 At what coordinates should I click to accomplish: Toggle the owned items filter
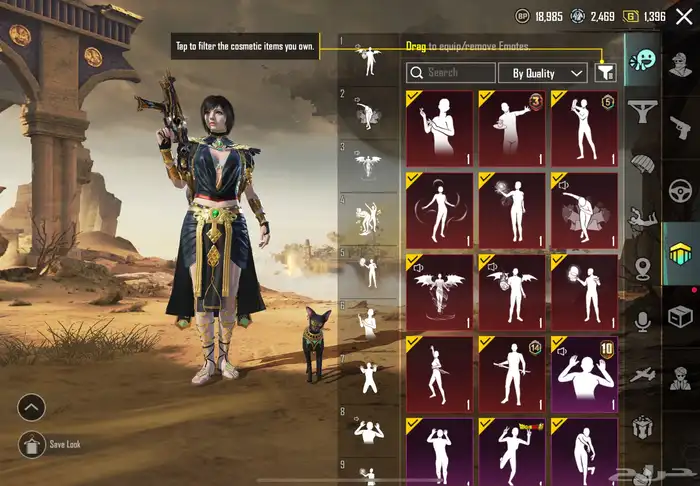point(604,72)
